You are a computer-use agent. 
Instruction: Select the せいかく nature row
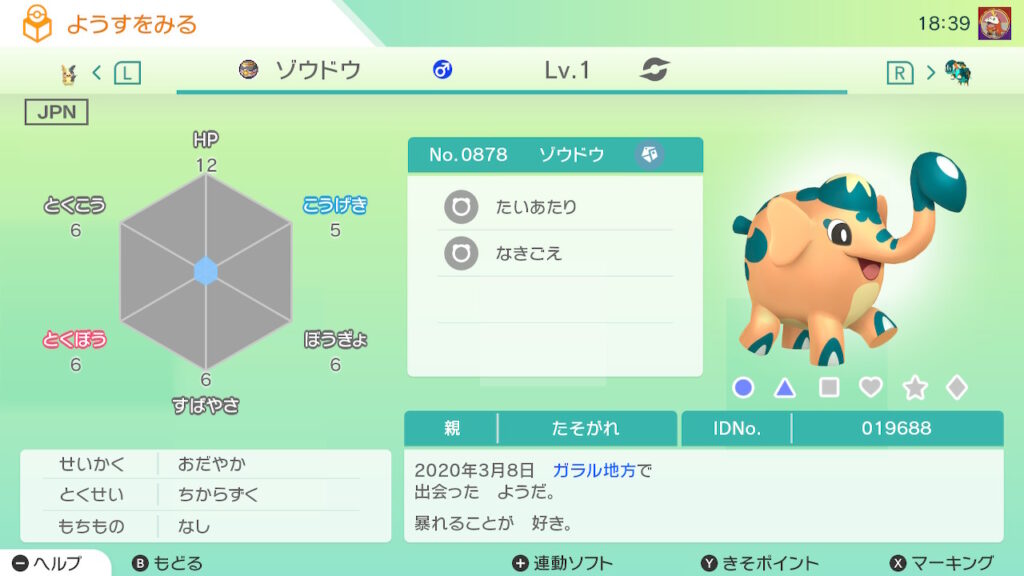[x=205, y=464]
